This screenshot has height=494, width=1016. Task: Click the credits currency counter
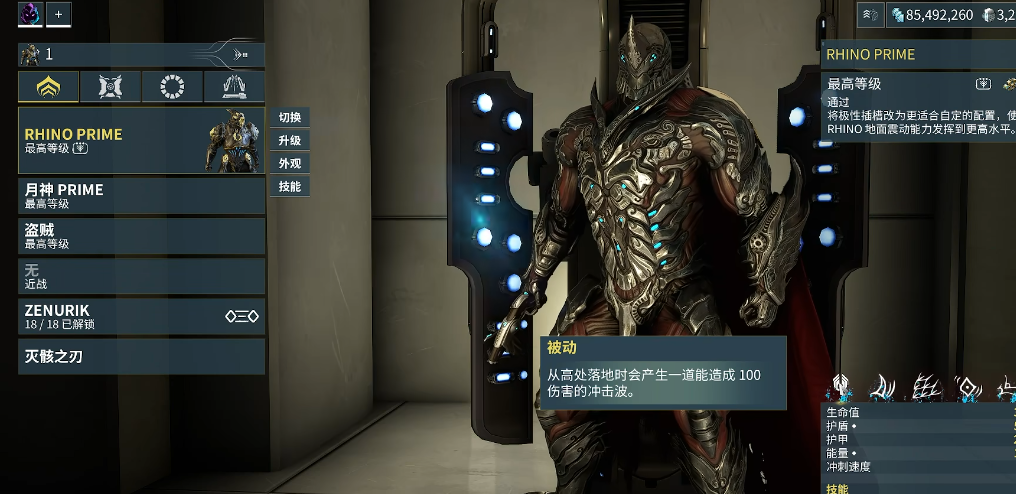pyautogui.click(x=931, y=15)
